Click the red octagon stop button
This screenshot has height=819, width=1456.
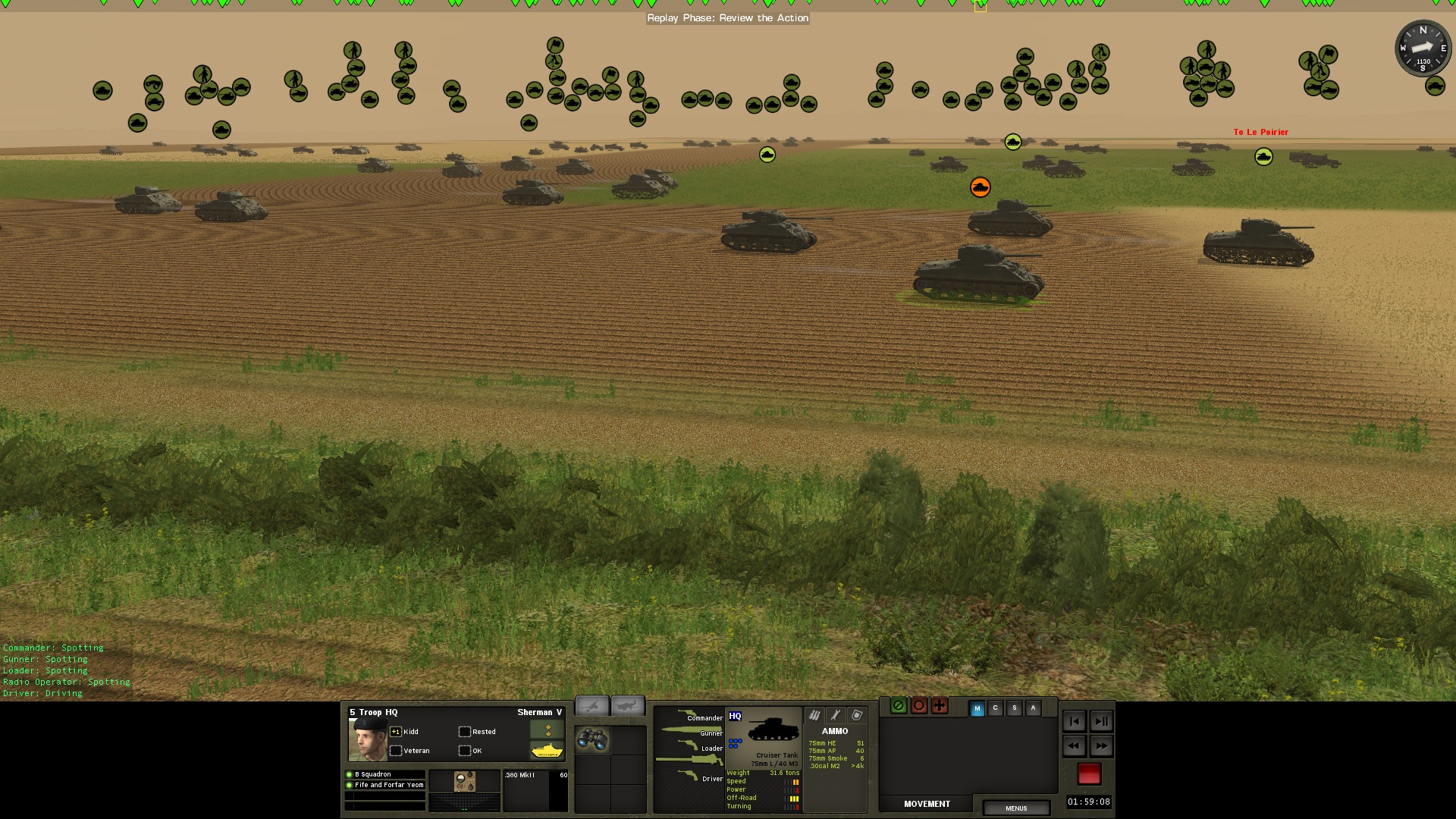click(919, 706)
